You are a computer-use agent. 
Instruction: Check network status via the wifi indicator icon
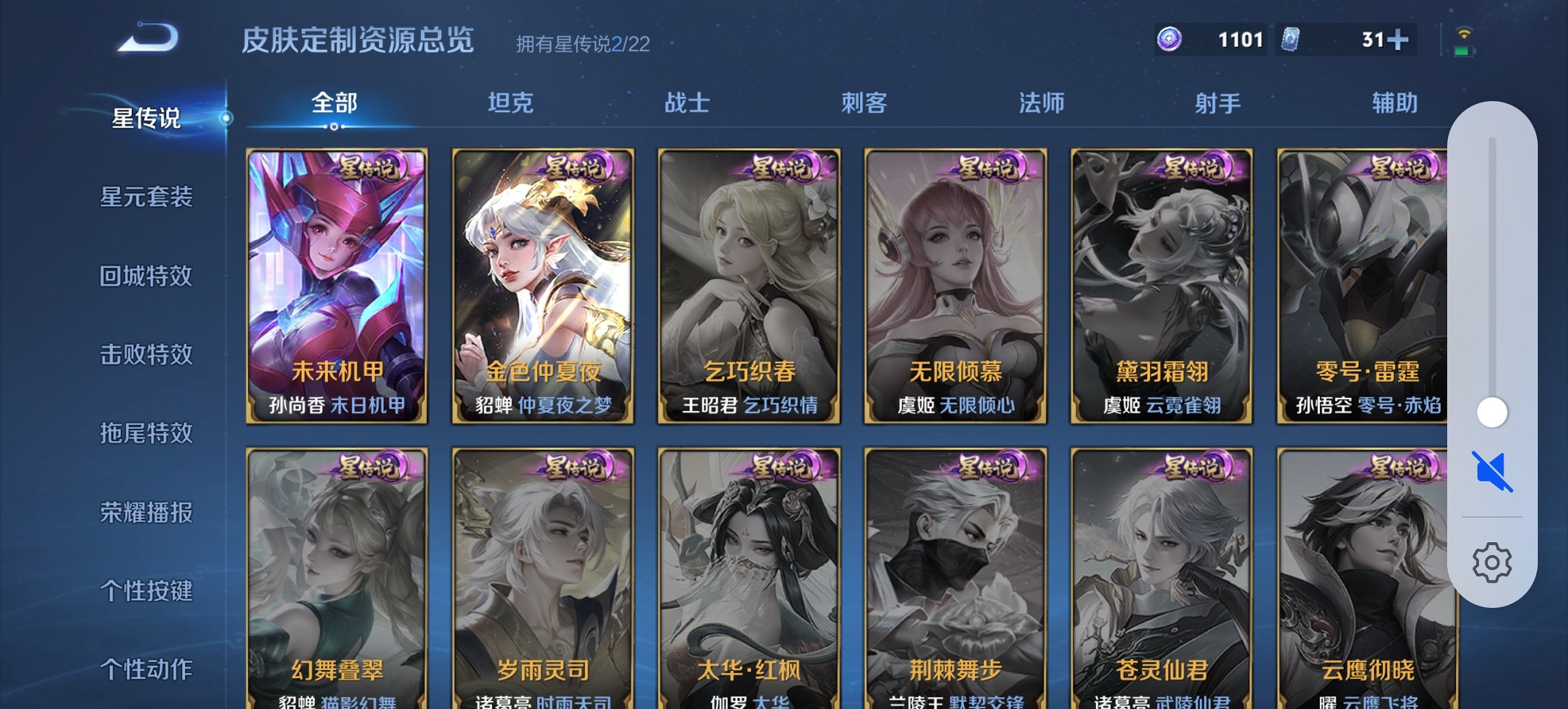click(x=1462, y=31)
